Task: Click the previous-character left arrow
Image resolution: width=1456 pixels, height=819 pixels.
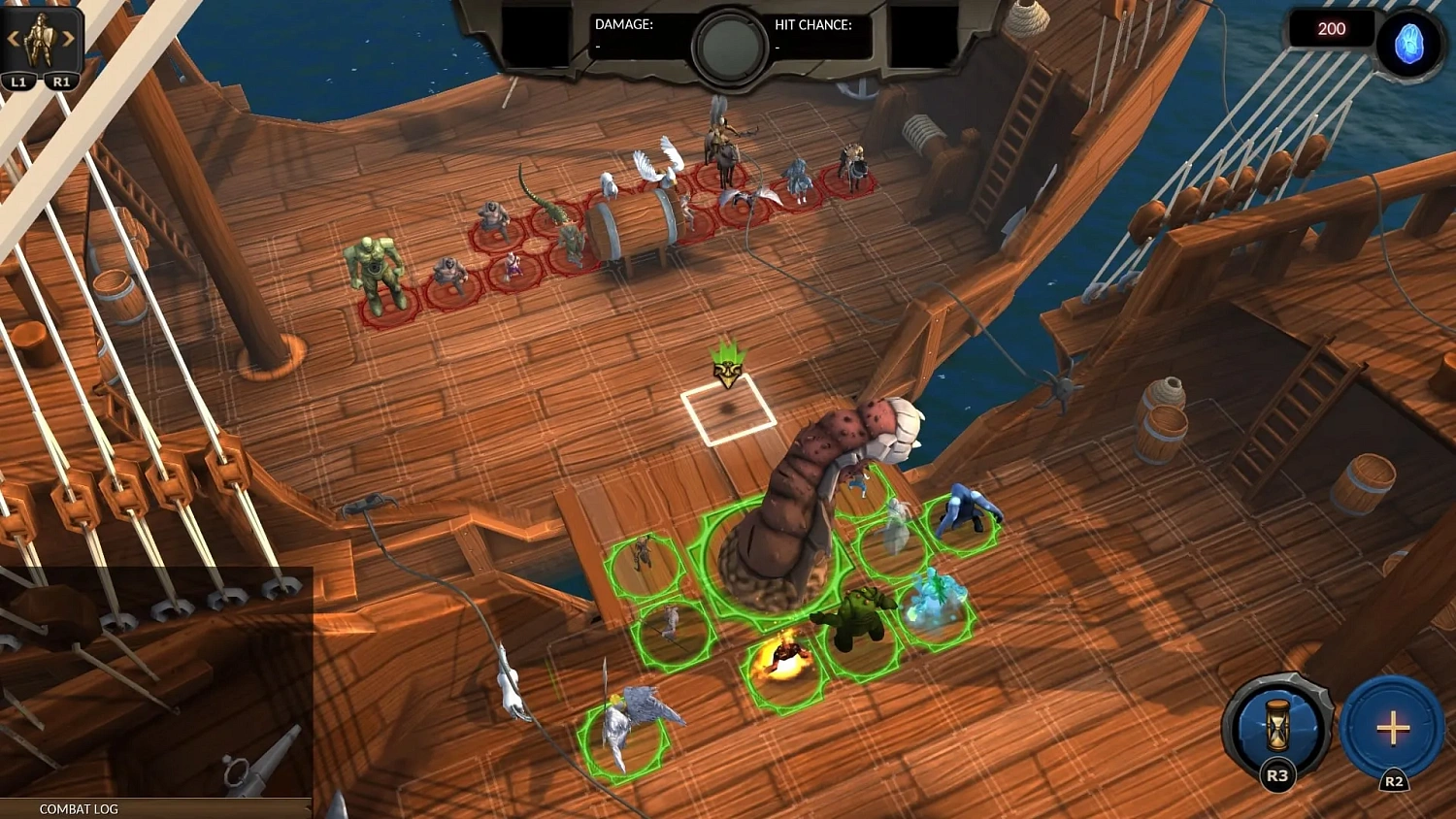Action: (12, 39)
